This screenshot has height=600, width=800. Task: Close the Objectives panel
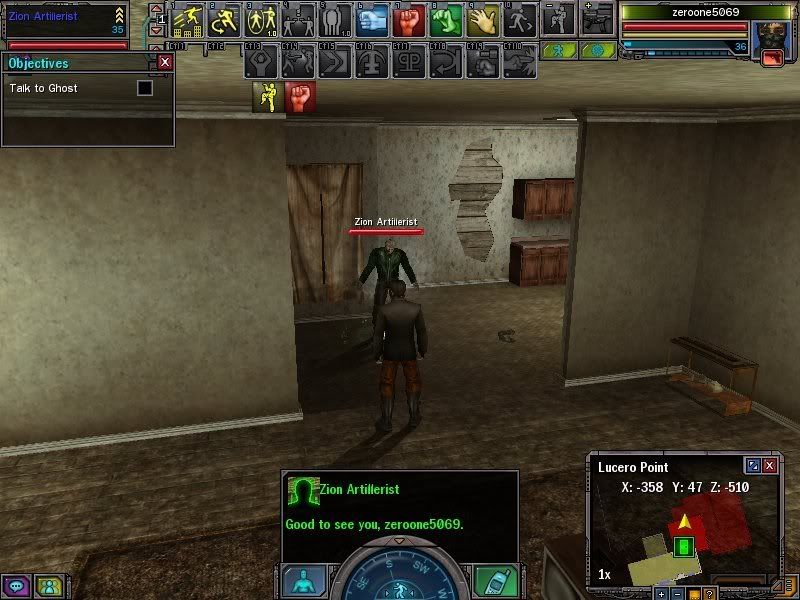tap(165, 62)
